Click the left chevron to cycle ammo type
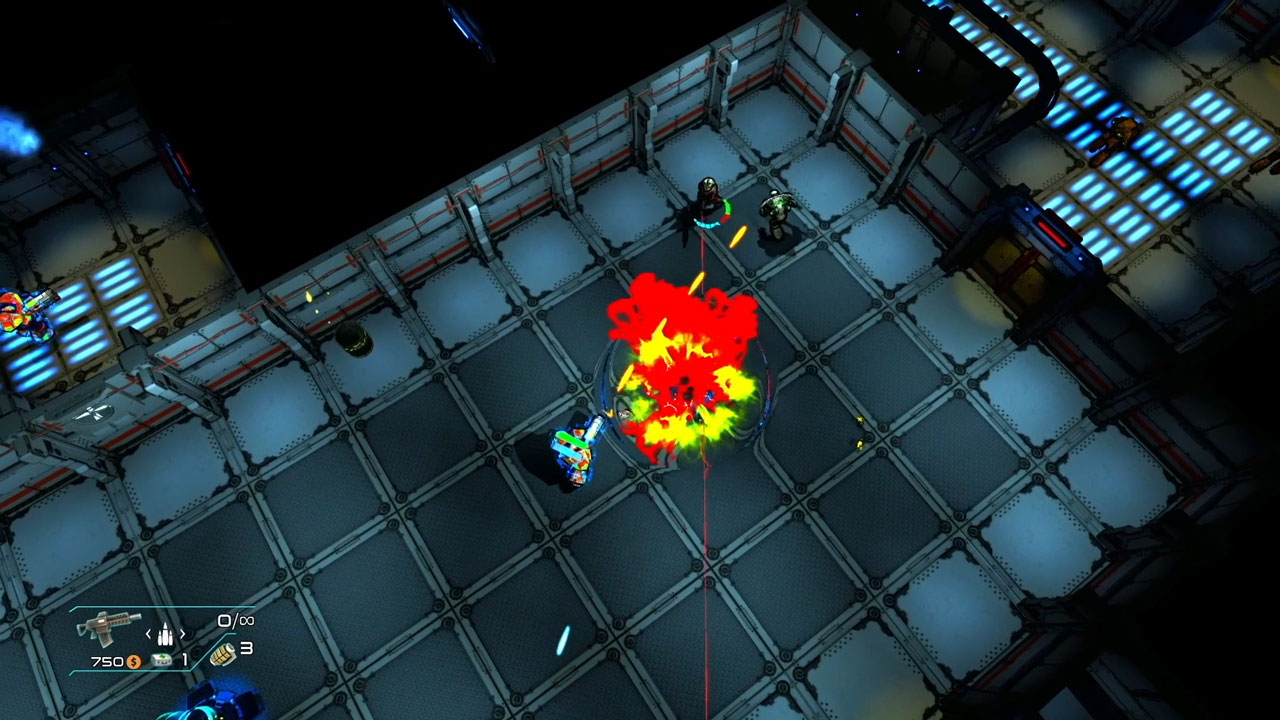This screenshot has height=720, width=1280. click(148, 633)
